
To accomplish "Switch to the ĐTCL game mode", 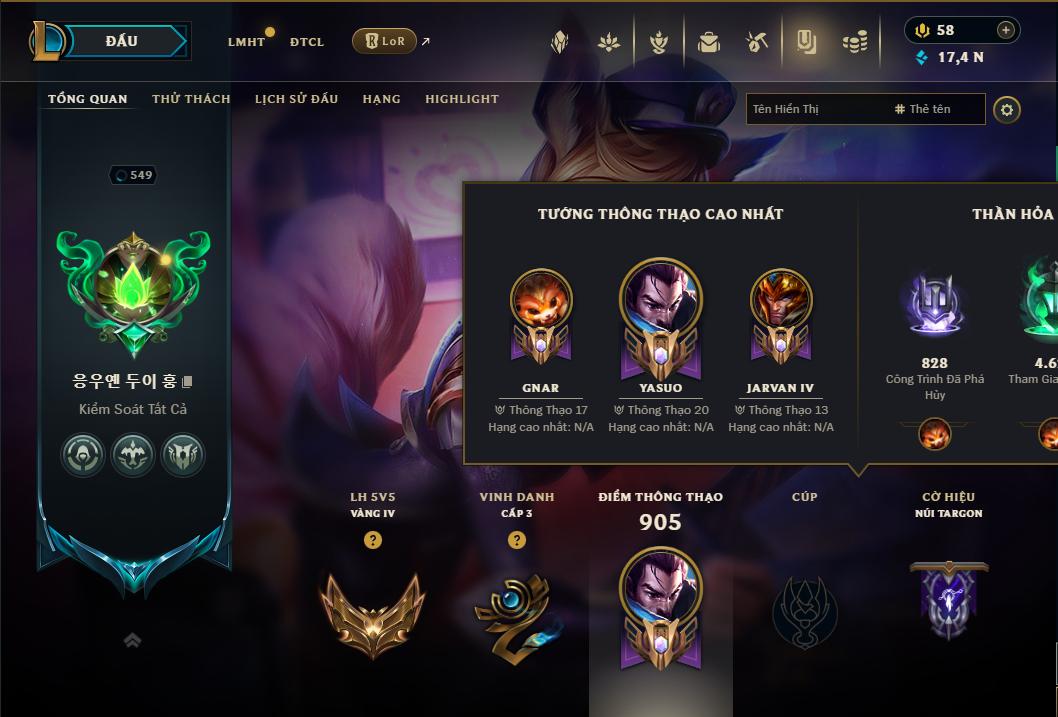I will point(307,42).
